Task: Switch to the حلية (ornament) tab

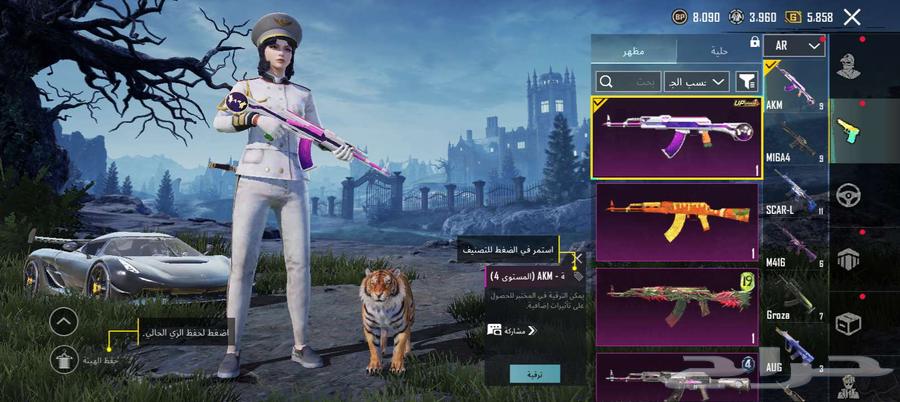Action: 719,50
